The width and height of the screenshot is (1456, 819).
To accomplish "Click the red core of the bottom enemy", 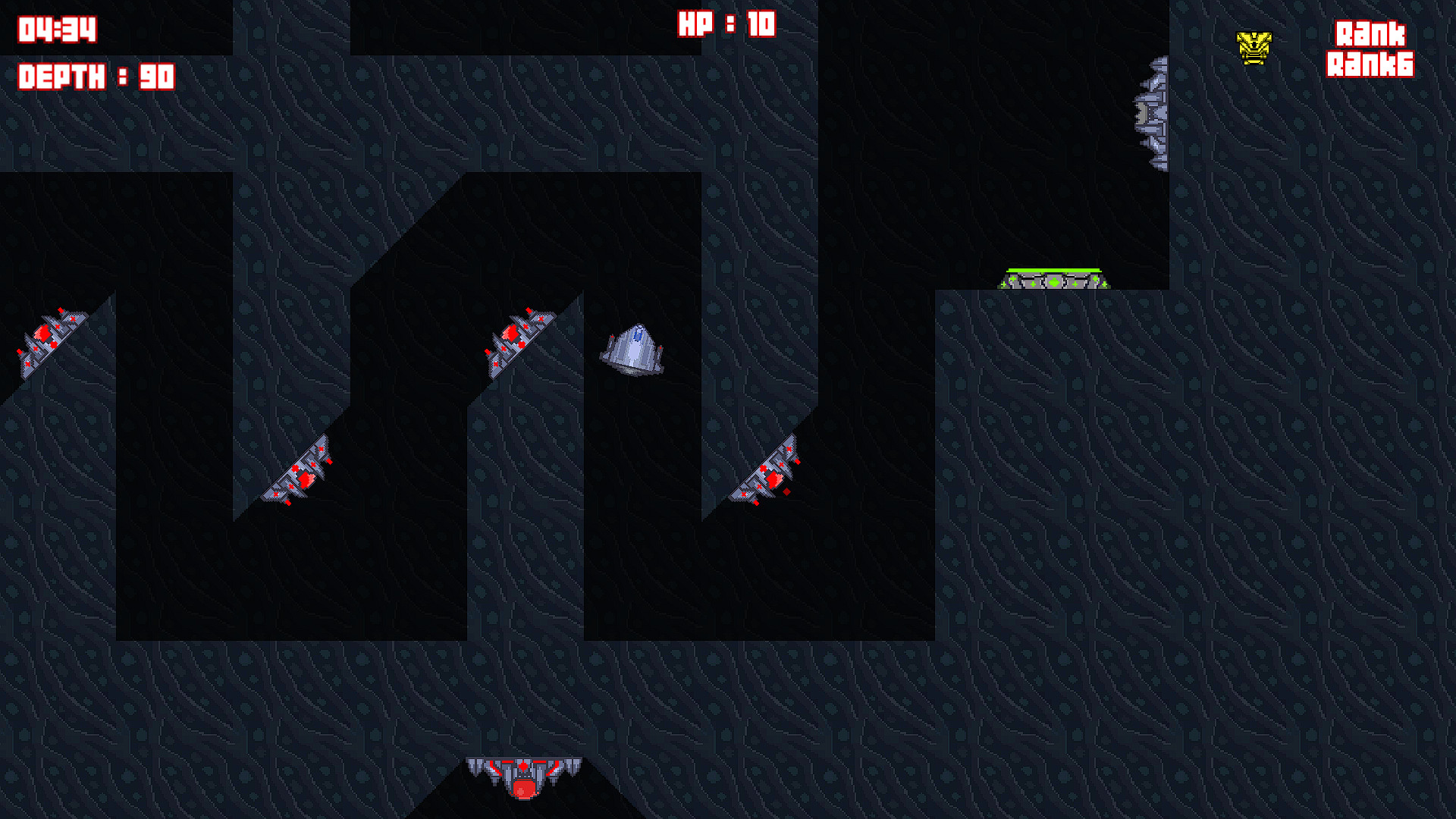I will click(522, 789).
